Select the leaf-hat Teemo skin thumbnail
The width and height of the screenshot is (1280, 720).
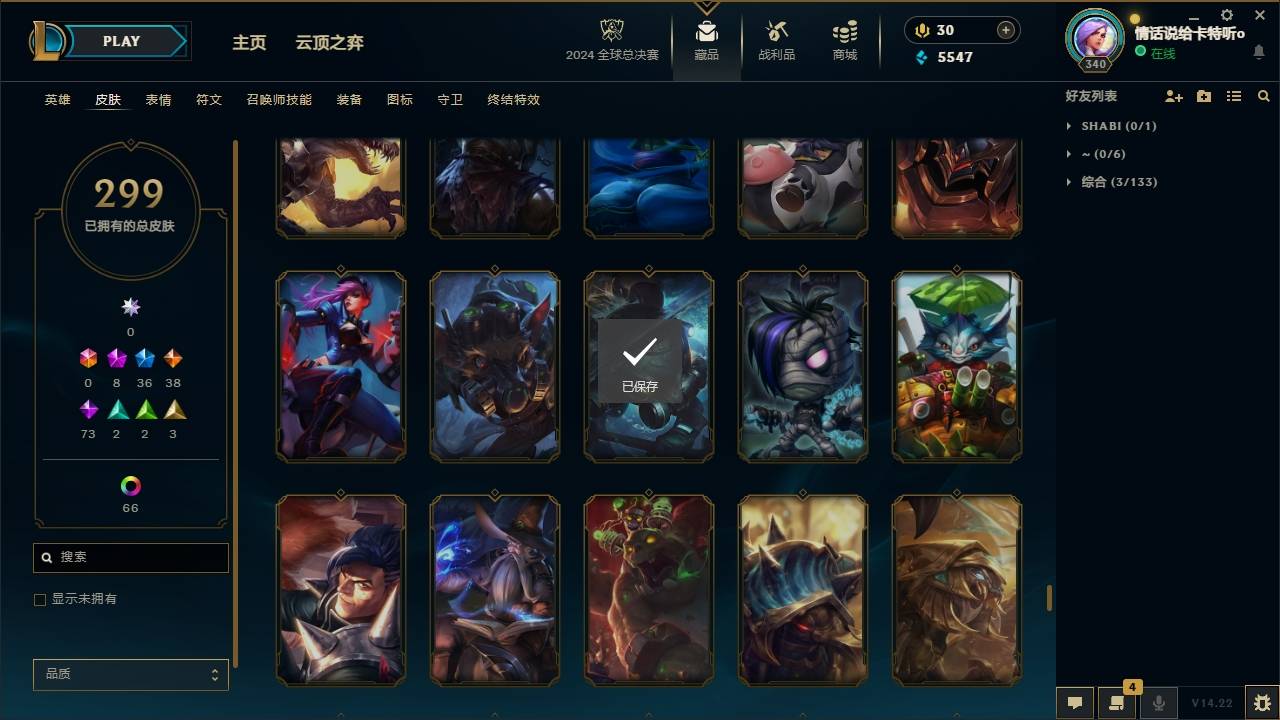click(956, 366)
